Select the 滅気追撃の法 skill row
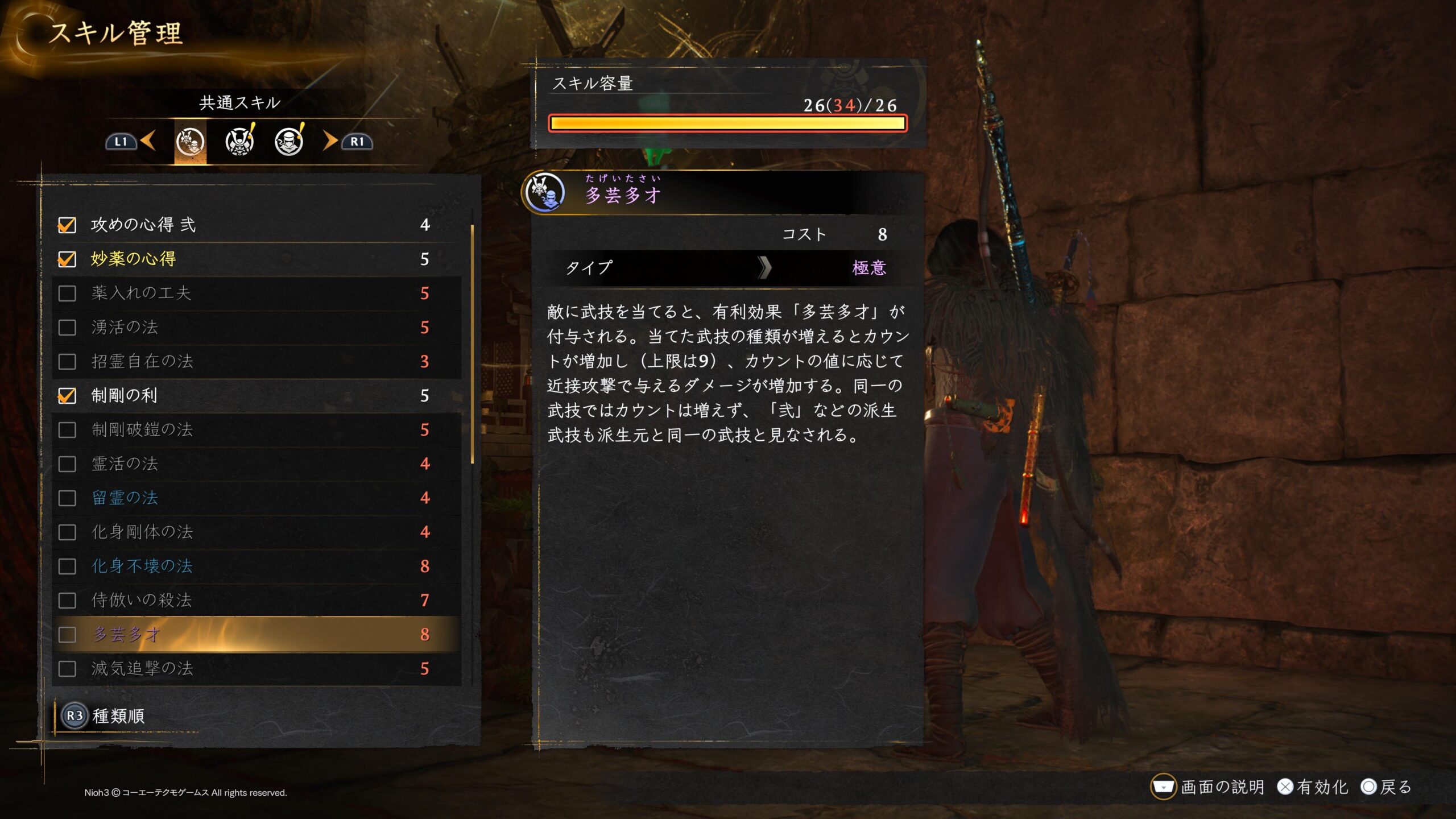 coord(256,669)
